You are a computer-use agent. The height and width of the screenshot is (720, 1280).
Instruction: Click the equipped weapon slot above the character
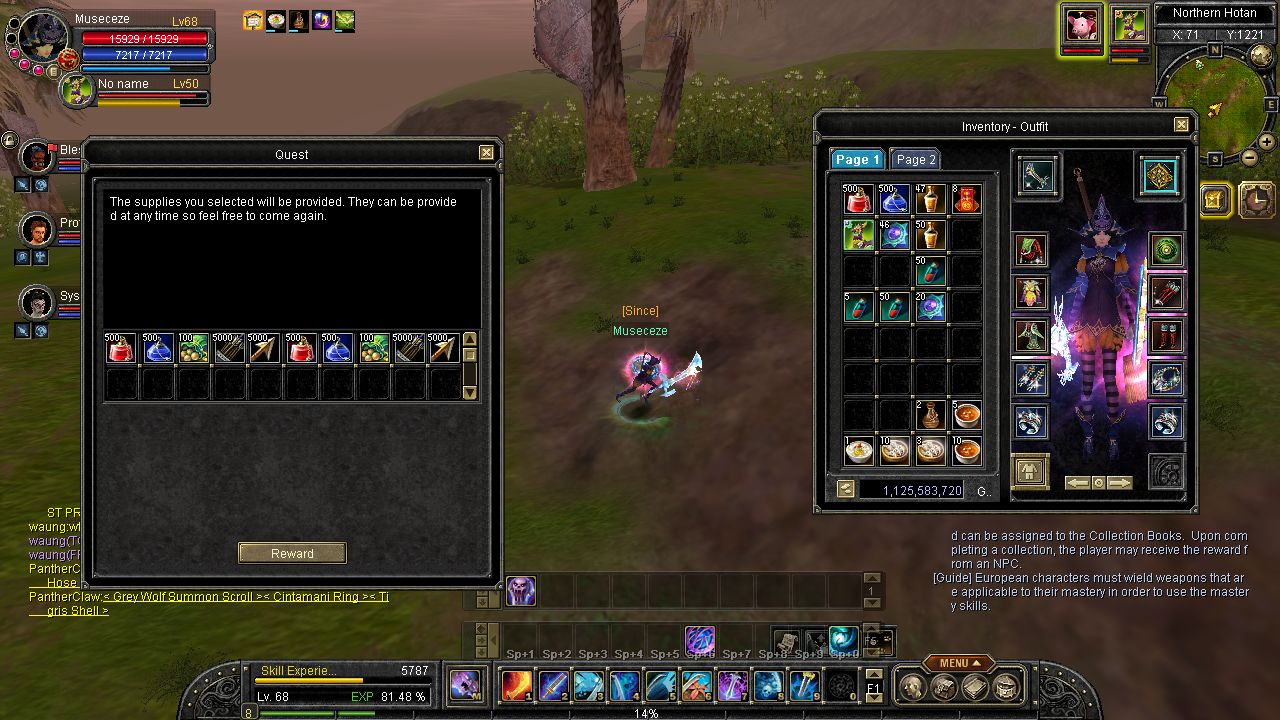(1038, 176)
